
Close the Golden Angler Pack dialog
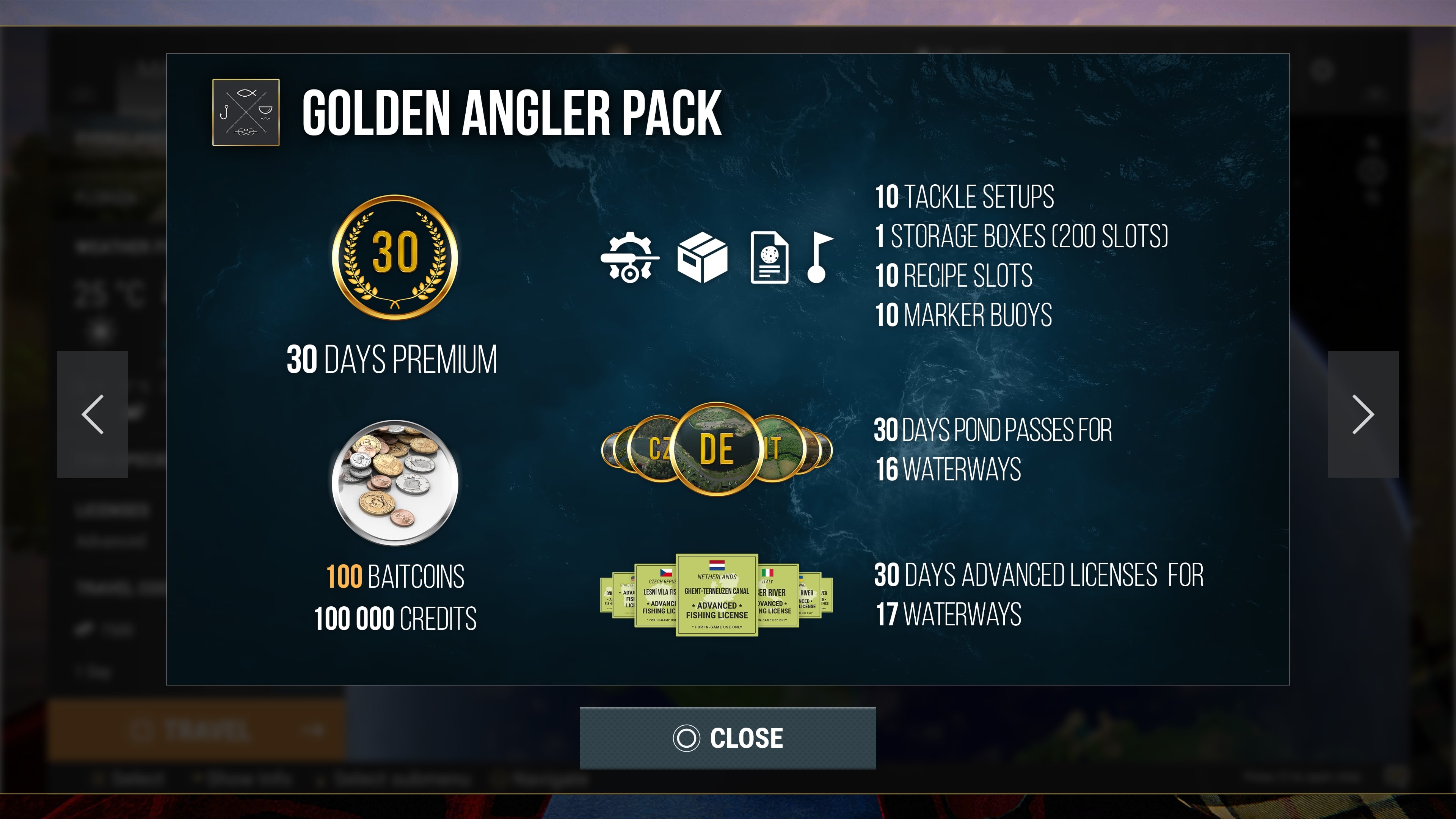728,737
